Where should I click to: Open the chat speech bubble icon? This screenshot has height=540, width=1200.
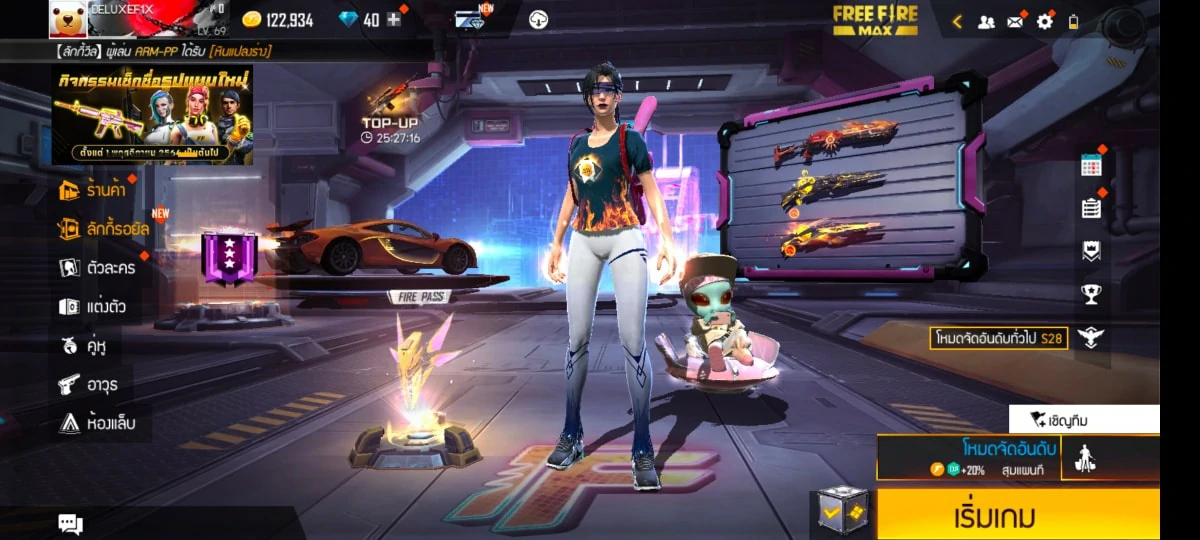pyautogui.click(x=70, y=523)
